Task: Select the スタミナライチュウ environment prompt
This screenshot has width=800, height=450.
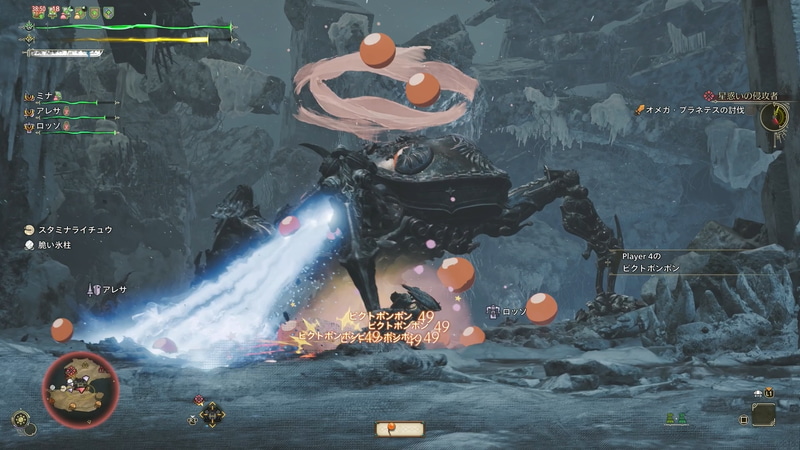Action: [75, 229]
